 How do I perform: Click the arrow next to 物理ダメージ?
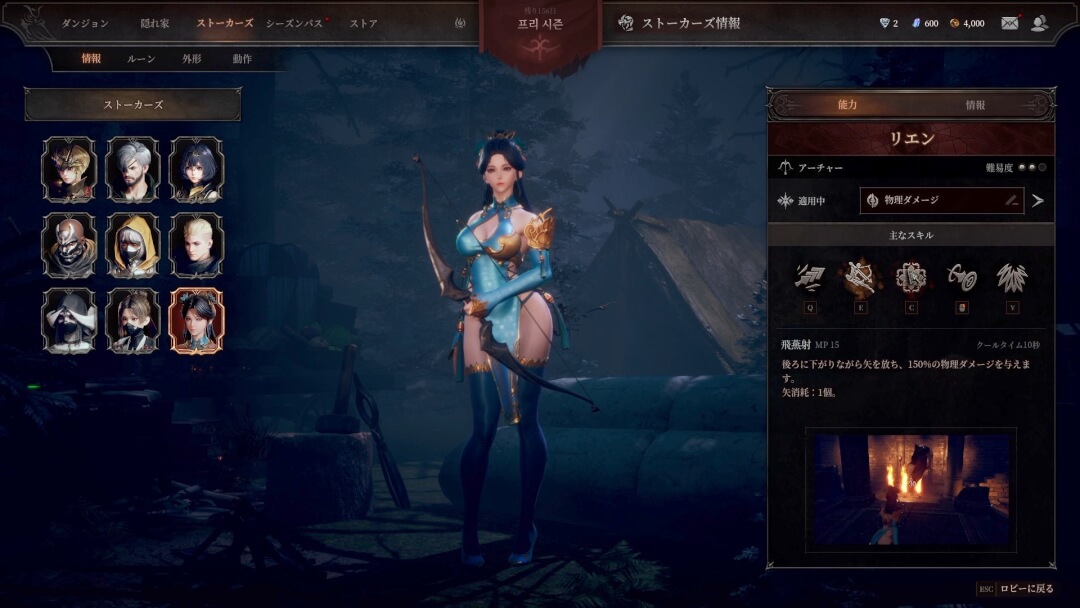click(x=1038, y=200)
